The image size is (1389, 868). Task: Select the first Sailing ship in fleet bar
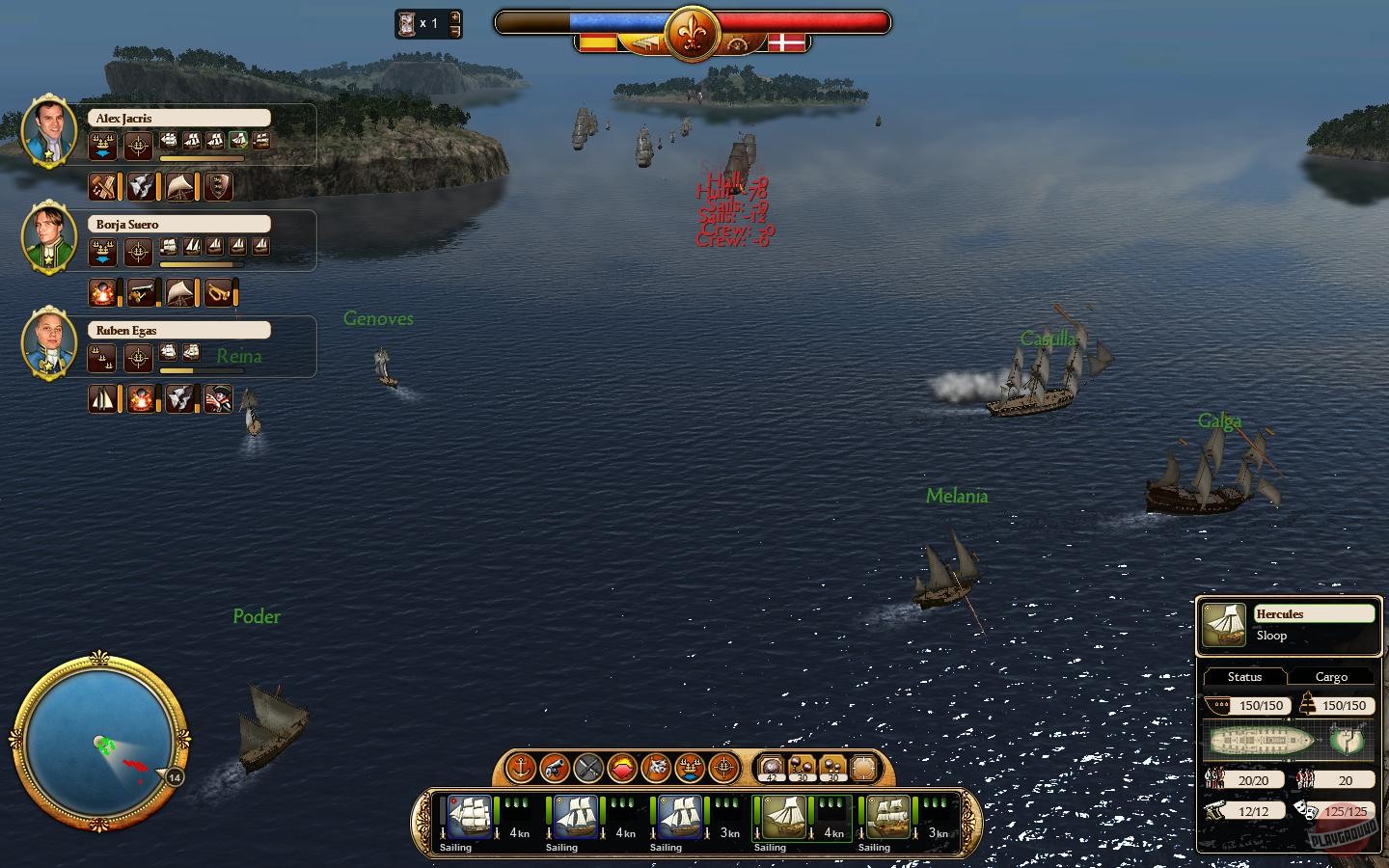[470, 818]
